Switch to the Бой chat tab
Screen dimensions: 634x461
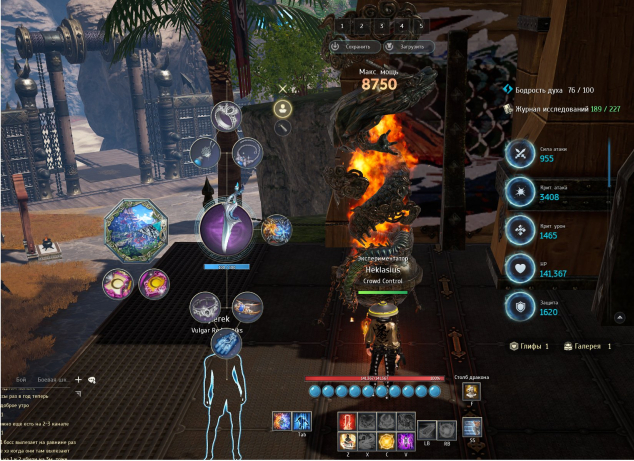pos(21,381)
